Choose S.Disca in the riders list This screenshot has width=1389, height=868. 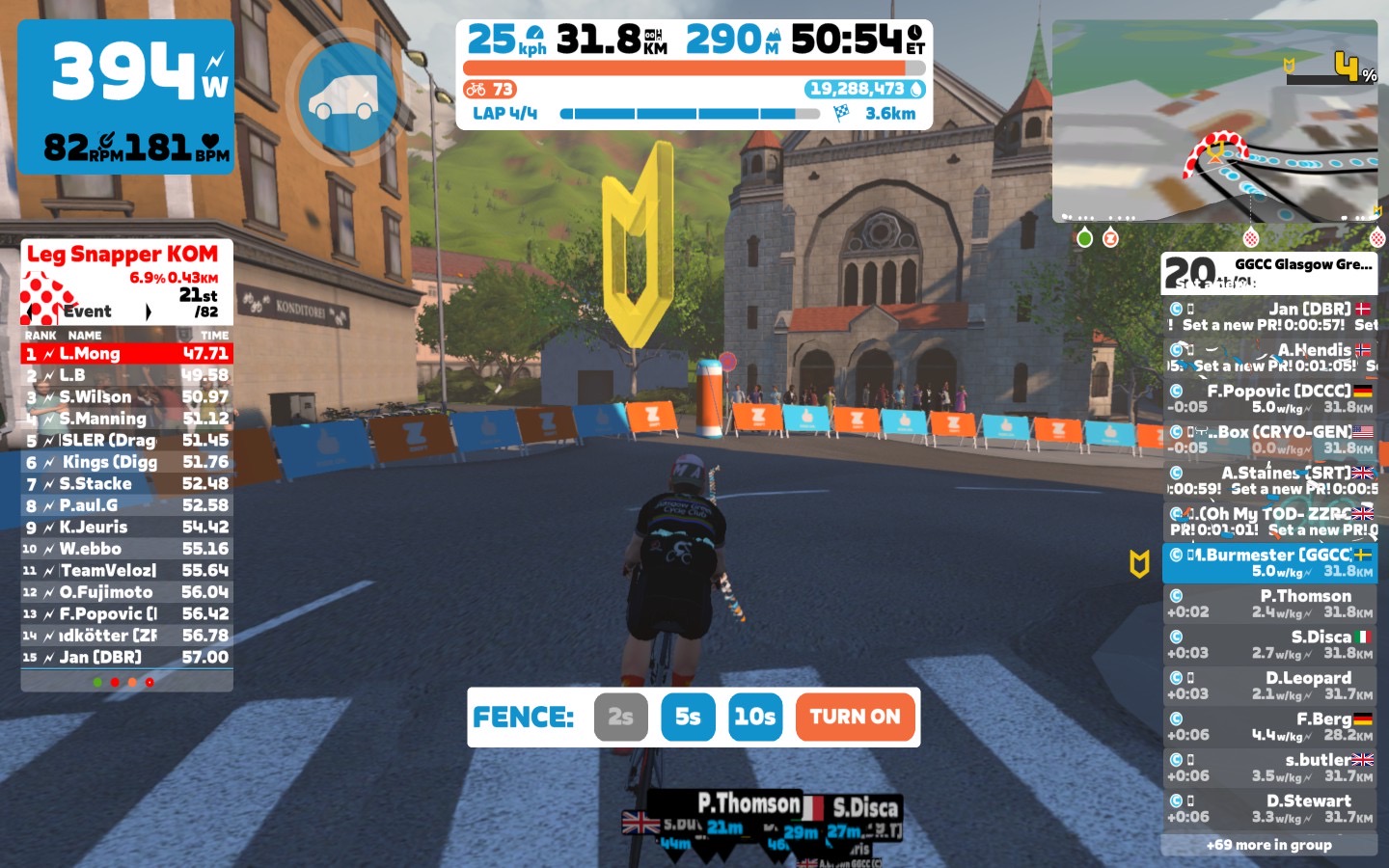click(x=1268, y=644)
